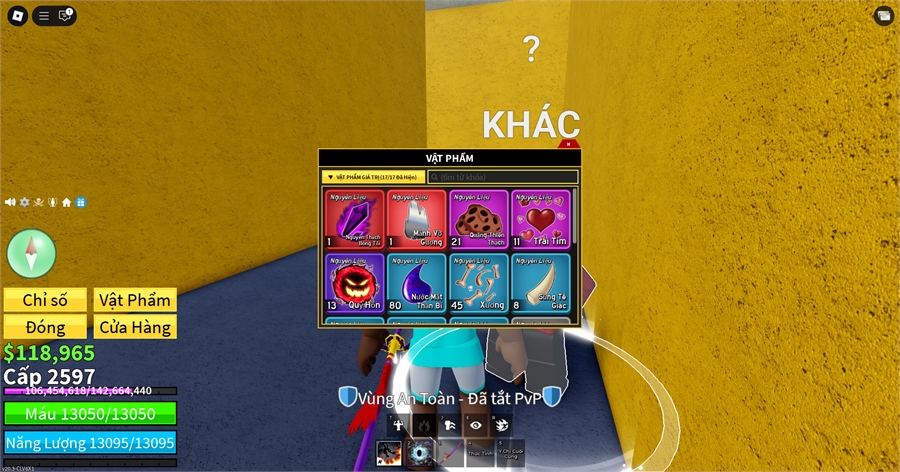Select the Xương bones item

coord(478,283)
